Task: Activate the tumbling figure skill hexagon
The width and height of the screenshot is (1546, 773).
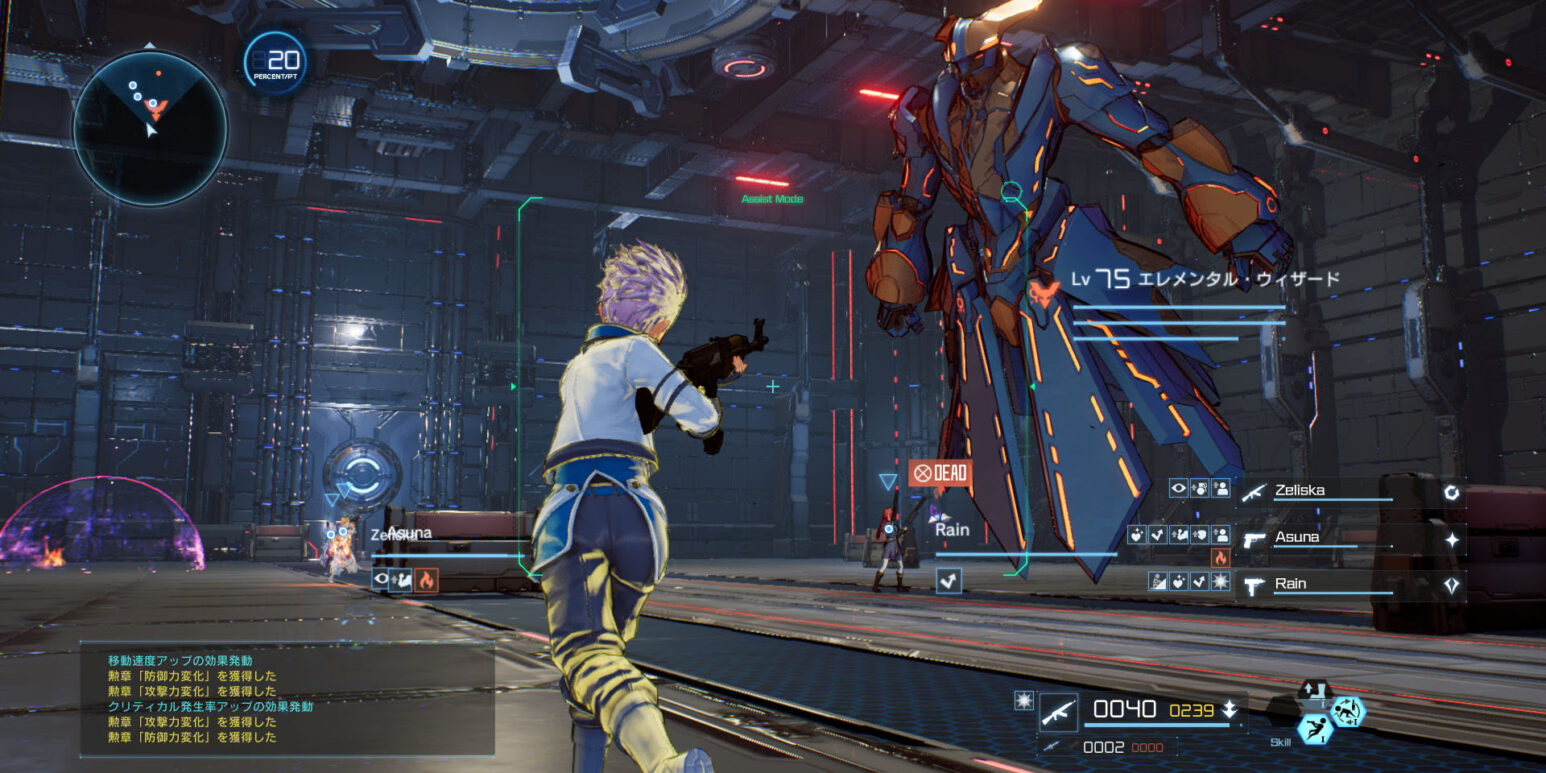Action: pyautogui.click(x=1347, y=711)
